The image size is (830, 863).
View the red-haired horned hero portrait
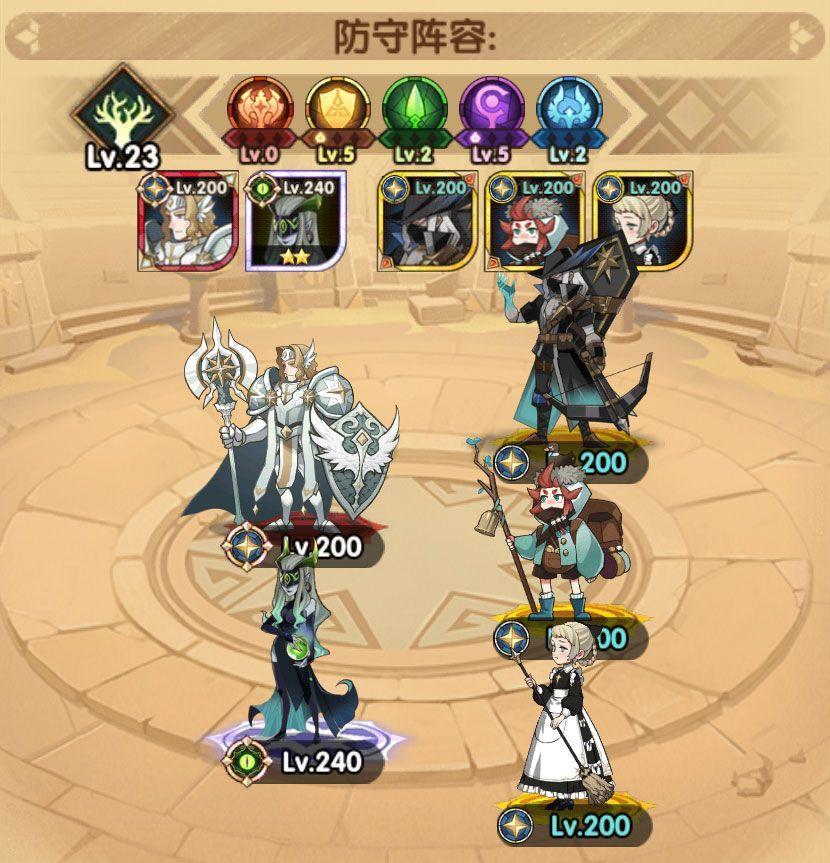tap(534, 222)
